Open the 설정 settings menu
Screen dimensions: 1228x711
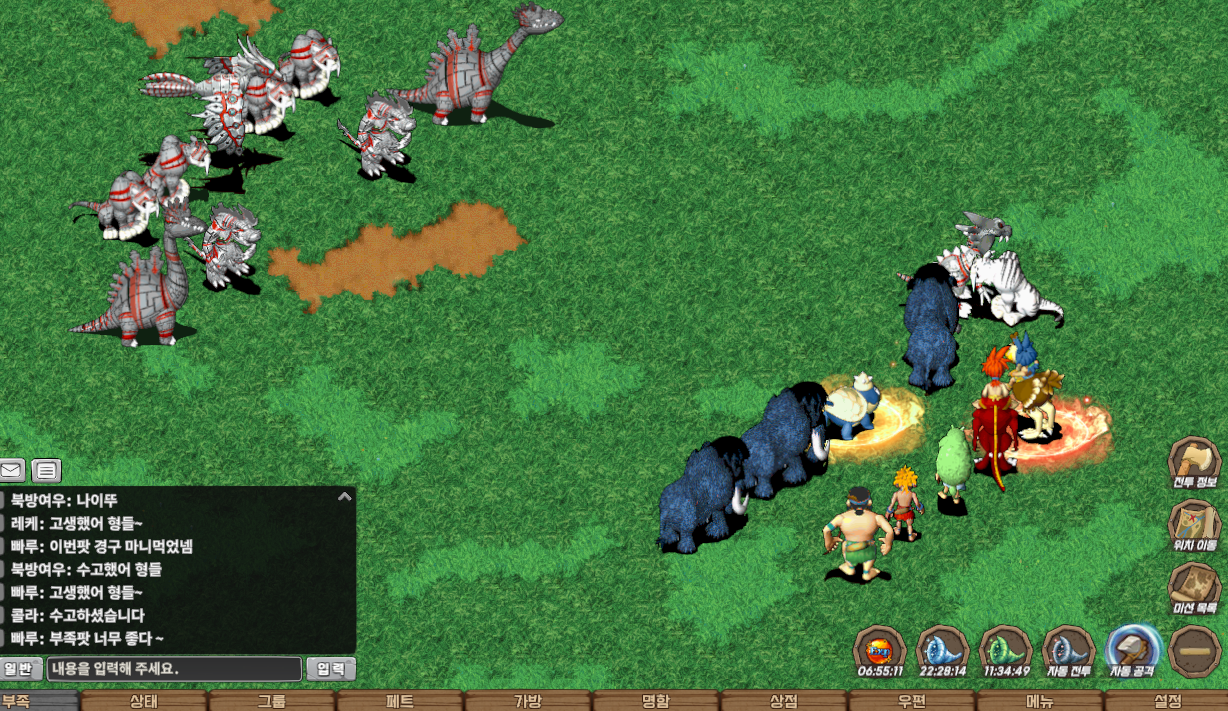[x=1167, y=701]
